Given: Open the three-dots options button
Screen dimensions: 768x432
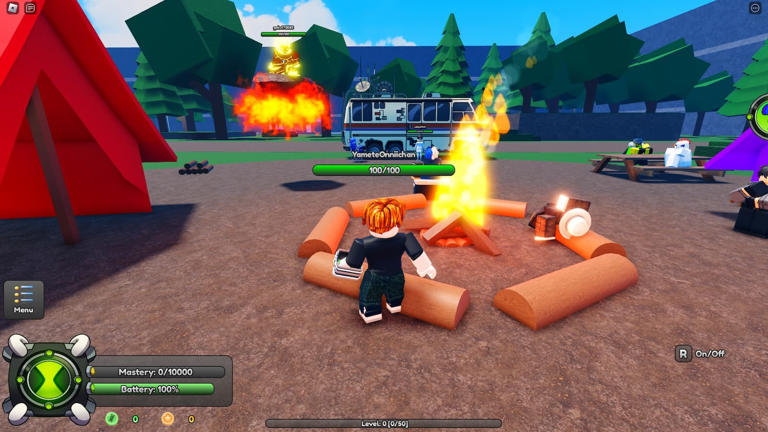Looking at the screenshot, I should pos(755,8).
